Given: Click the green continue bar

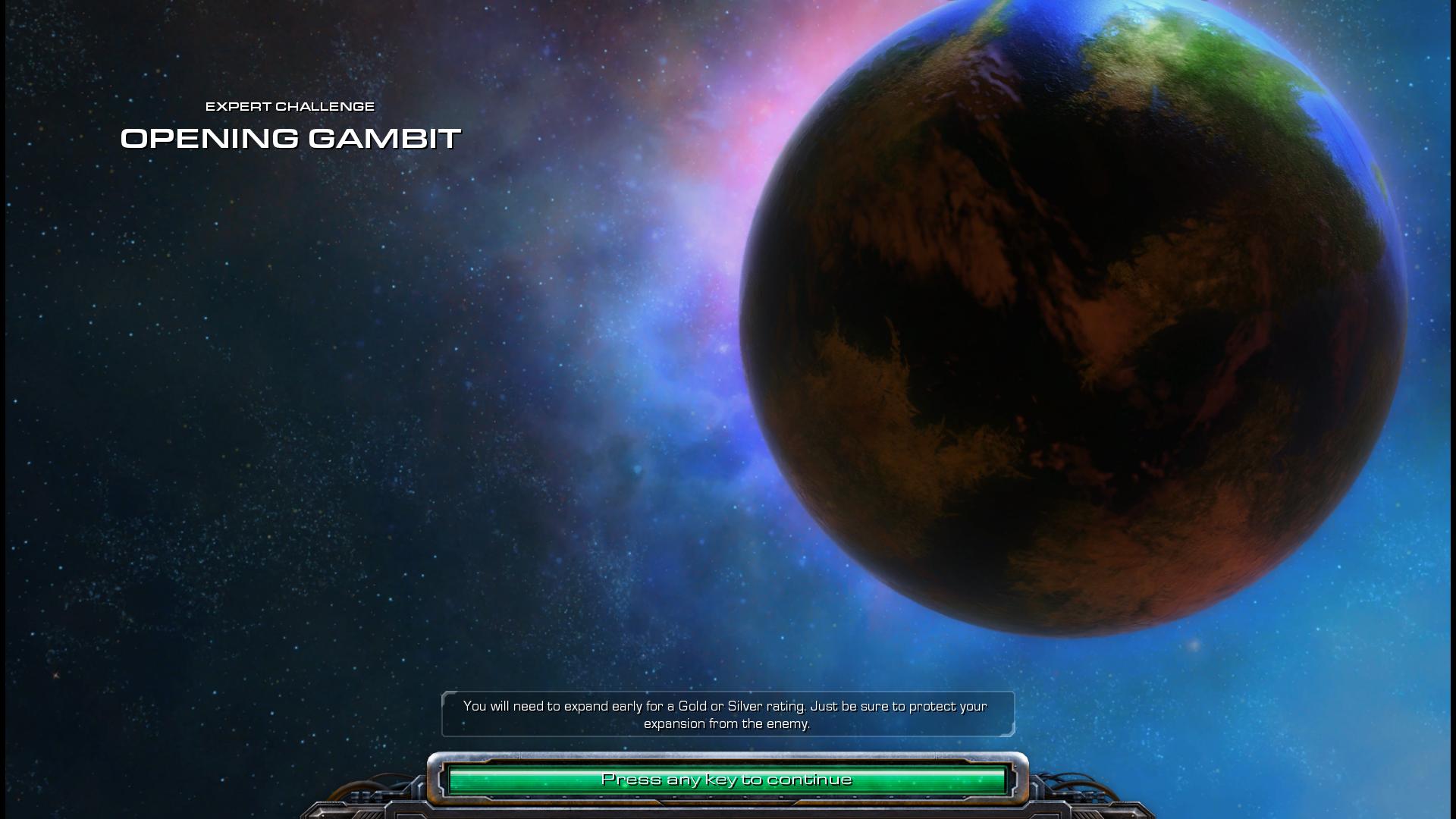Looking at the screenshot, I should [x=726, y=780].
